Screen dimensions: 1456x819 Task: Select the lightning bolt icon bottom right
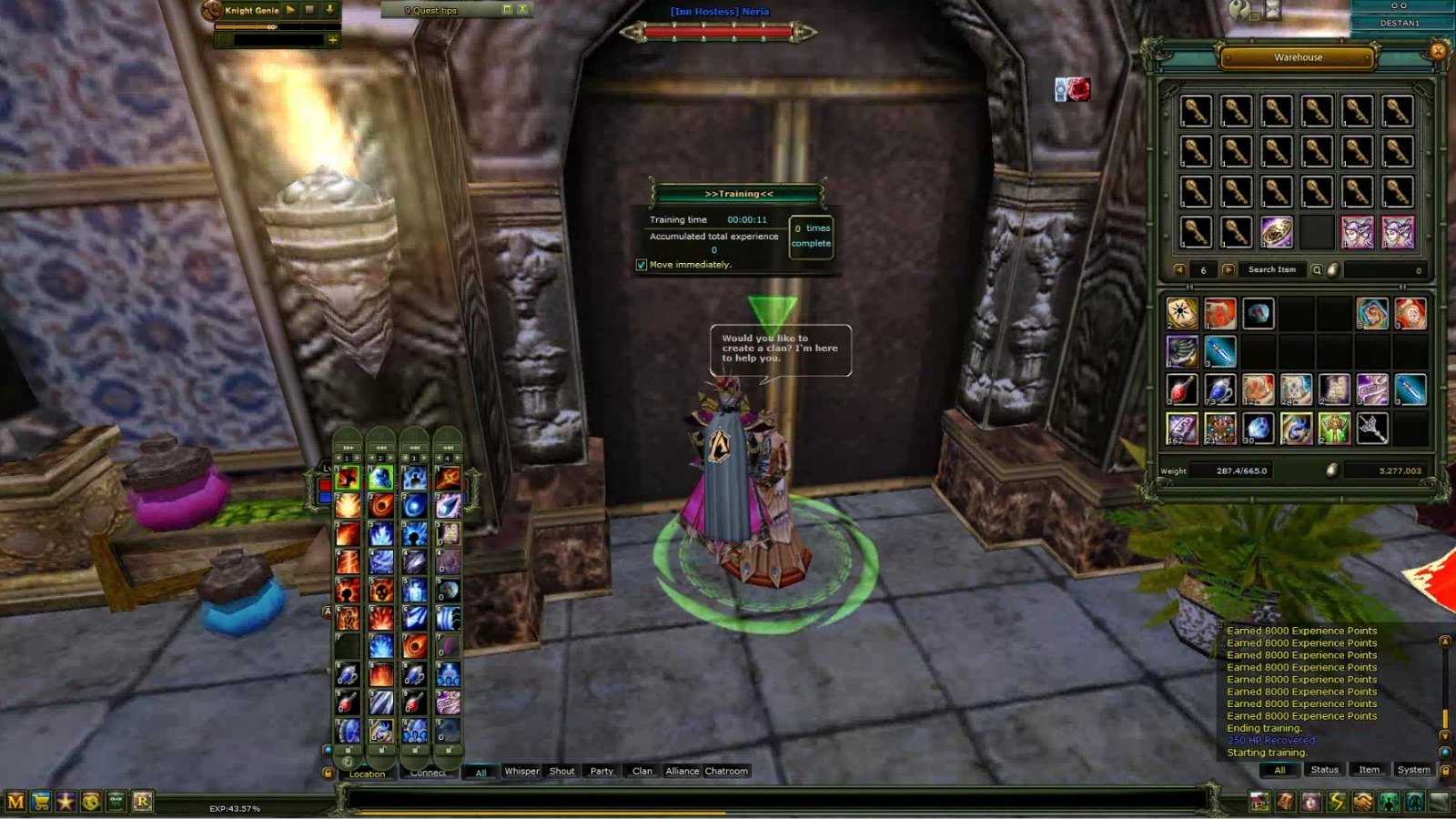point(1336,801)
